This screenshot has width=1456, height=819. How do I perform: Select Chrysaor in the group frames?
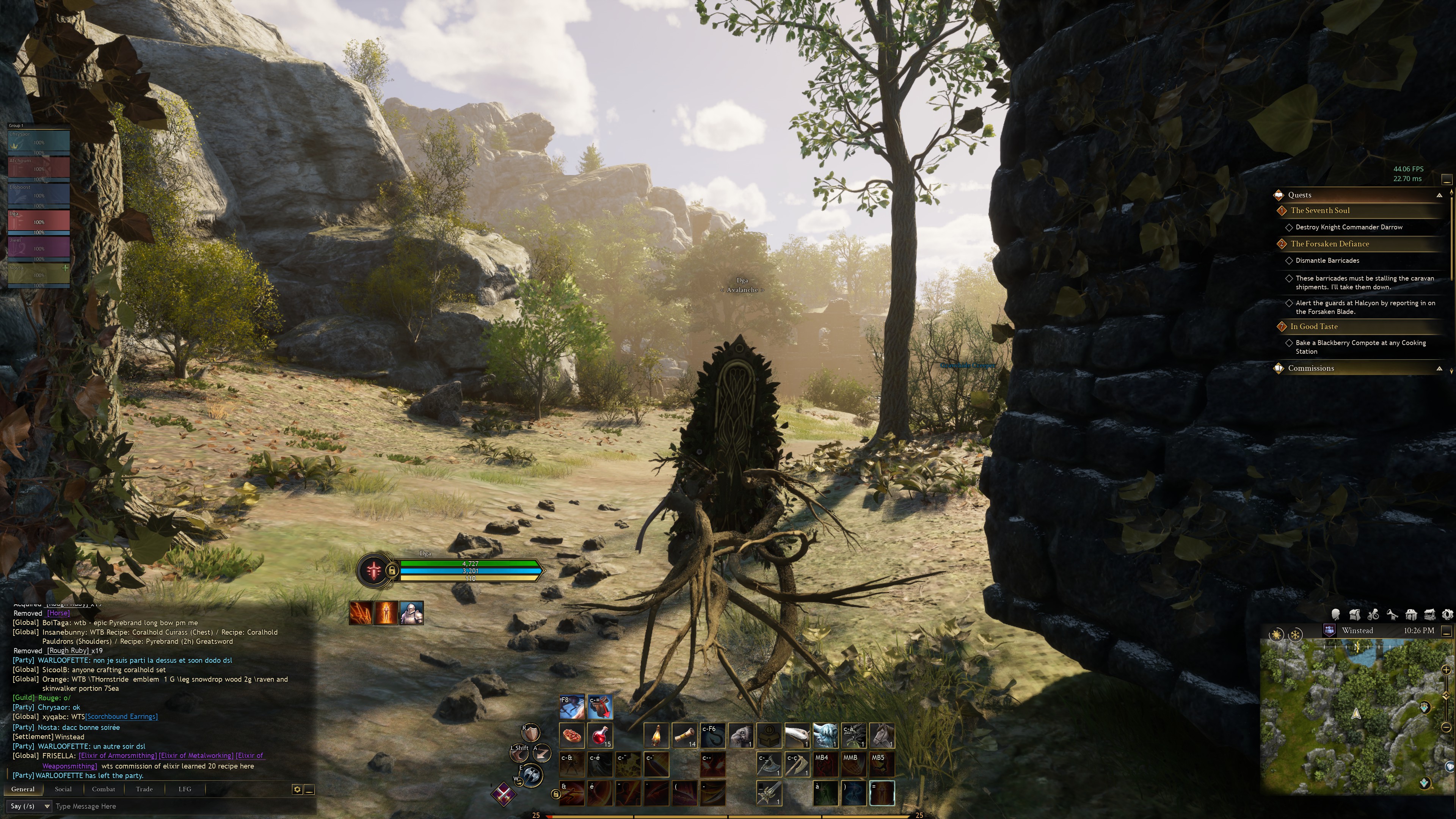[x=38, y=141]
